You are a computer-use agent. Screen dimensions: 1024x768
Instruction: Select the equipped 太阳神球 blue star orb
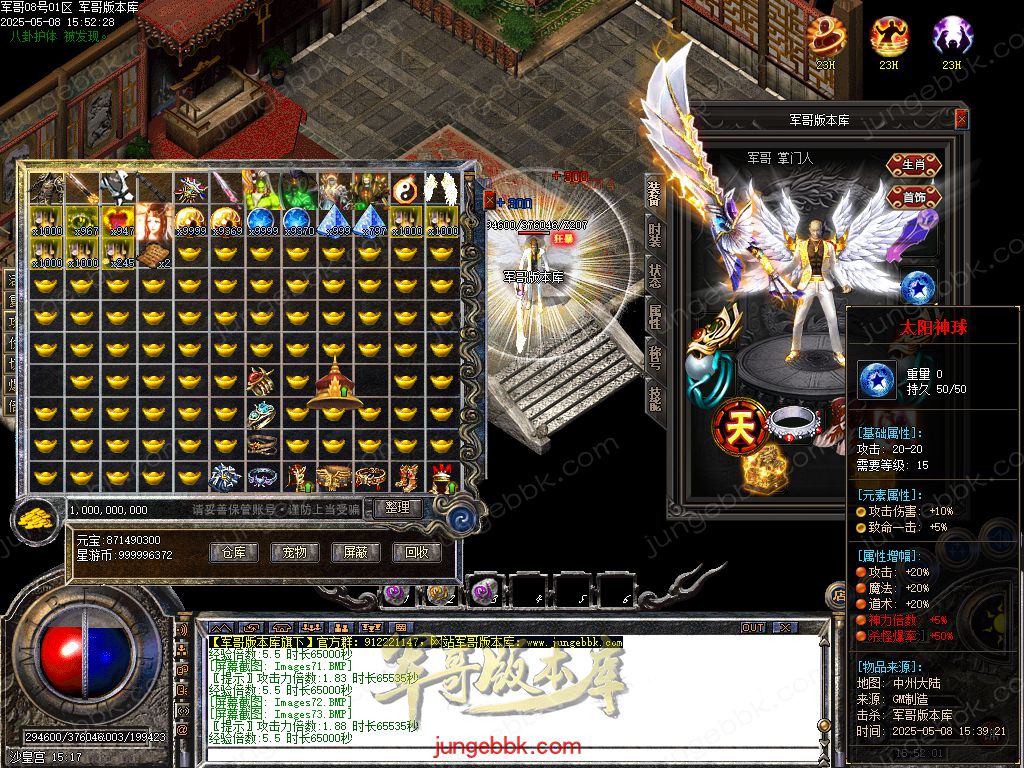click(x=916, y=287)
